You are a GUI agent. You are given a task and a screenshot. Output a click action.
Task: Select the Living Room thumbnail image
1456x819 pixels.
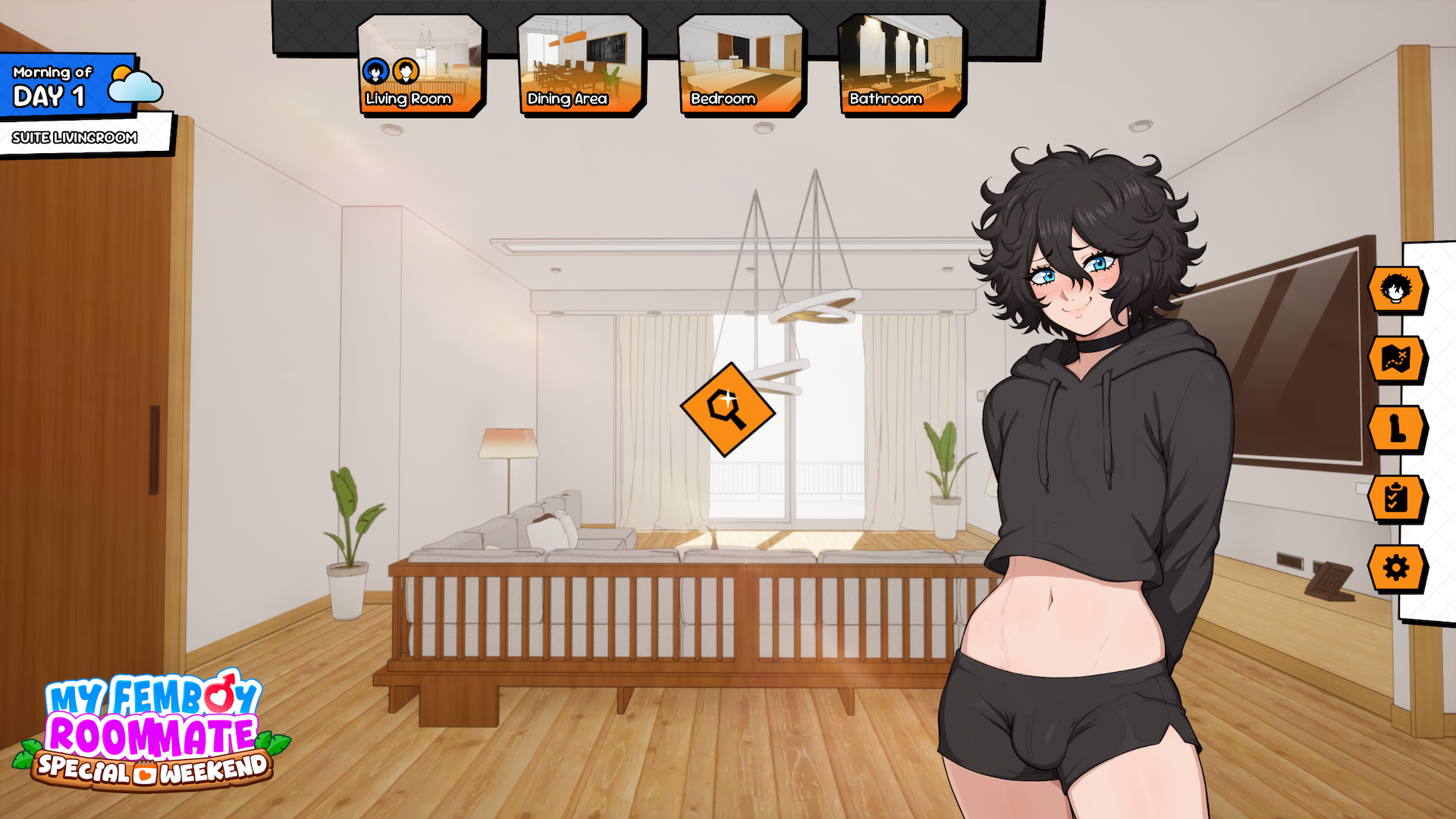(x=420, y=53)
